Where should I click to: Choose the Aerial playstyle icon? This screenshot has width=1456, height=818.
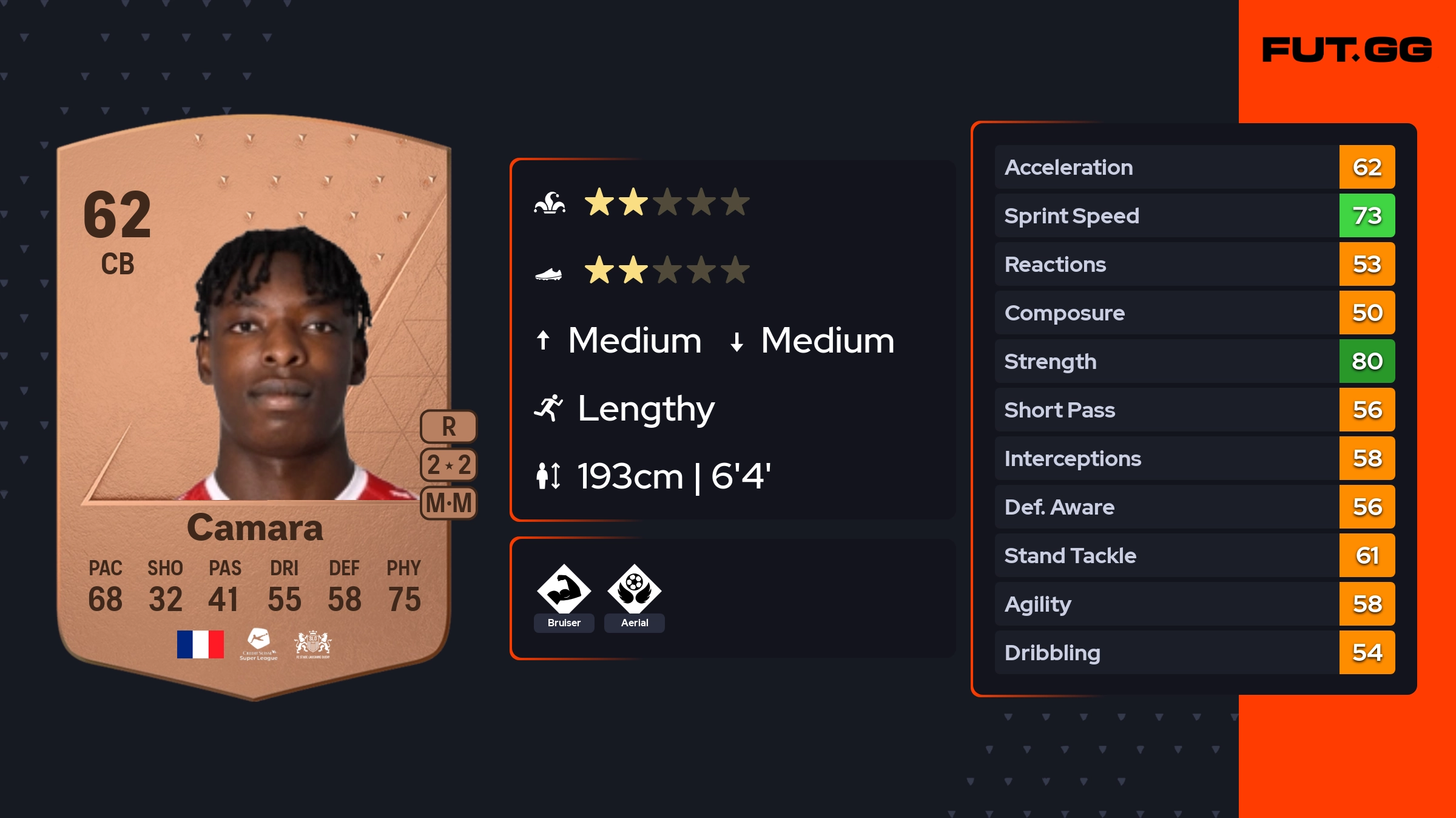634,589
